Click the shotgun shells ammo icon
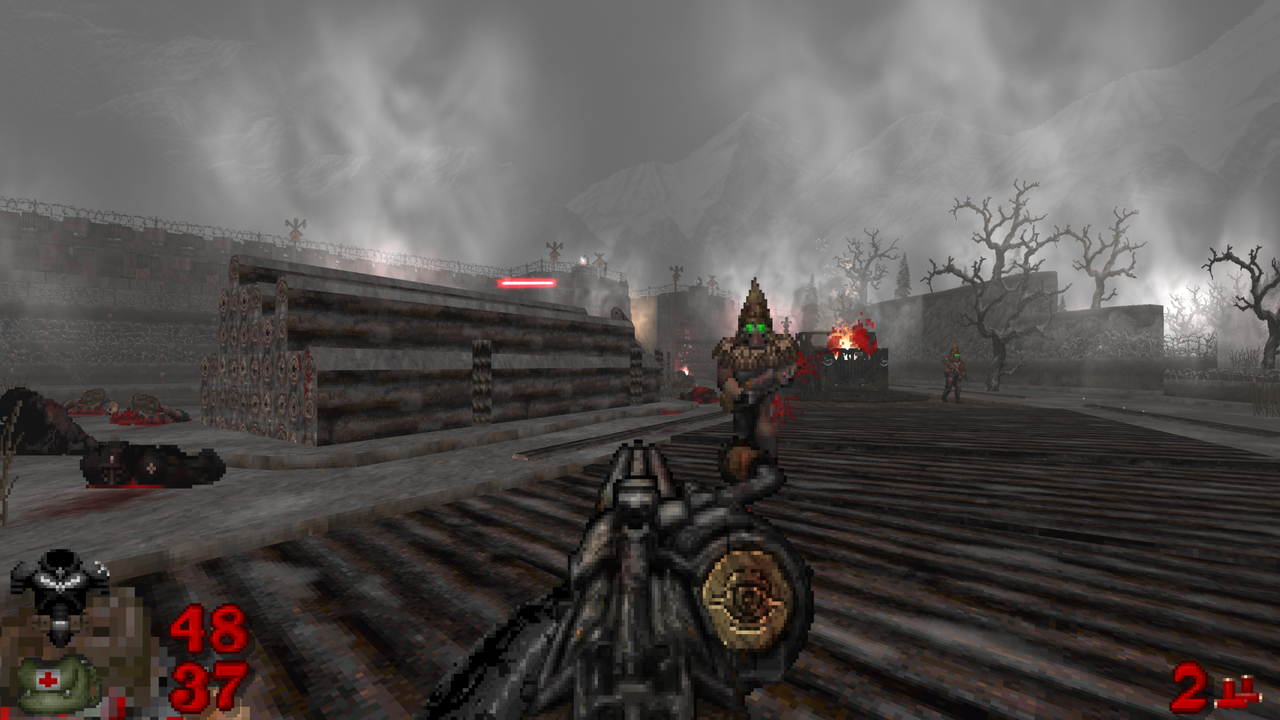1280x720 pixels. (x=1238, y=692)
